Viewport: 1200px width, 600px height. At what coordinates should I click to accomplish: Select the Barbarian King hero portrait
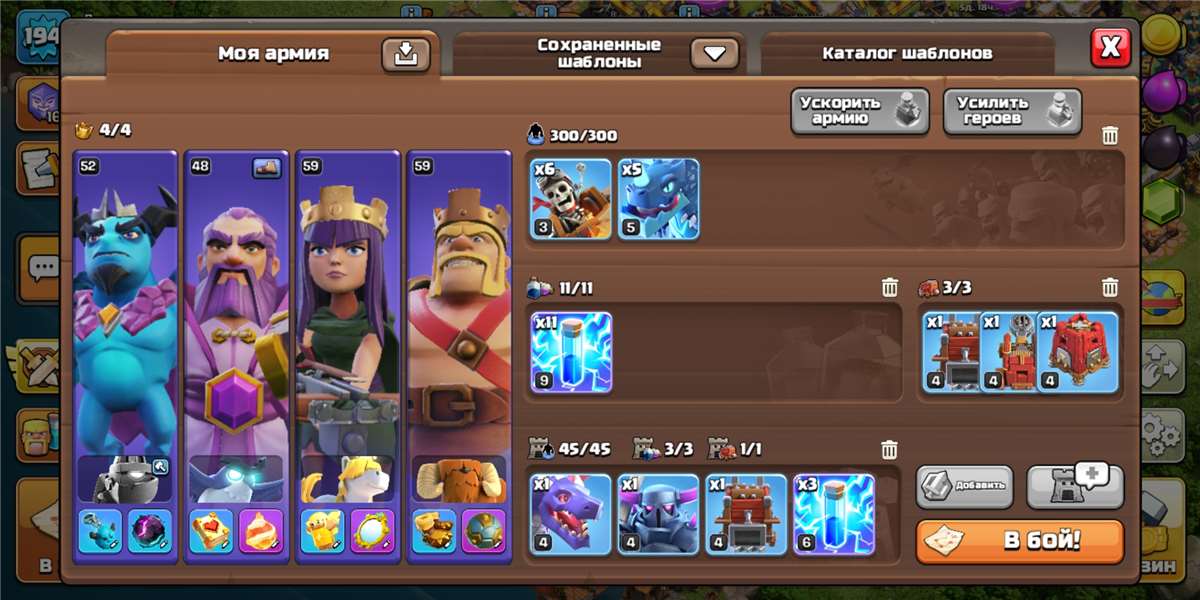[x=457, y=320]
